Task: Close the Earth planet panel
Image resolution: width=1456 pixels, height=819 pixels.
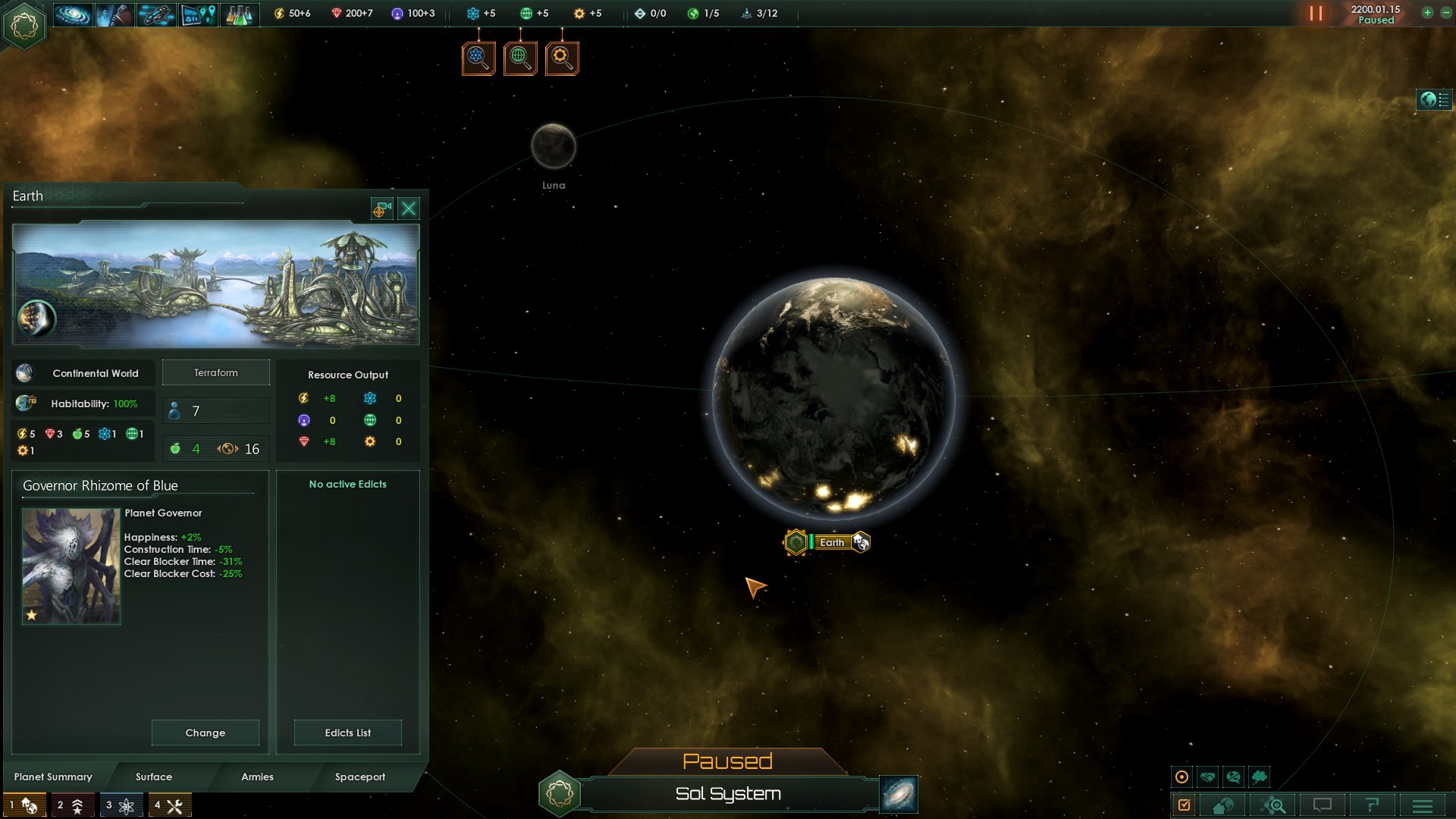Action: coord(409,209)
